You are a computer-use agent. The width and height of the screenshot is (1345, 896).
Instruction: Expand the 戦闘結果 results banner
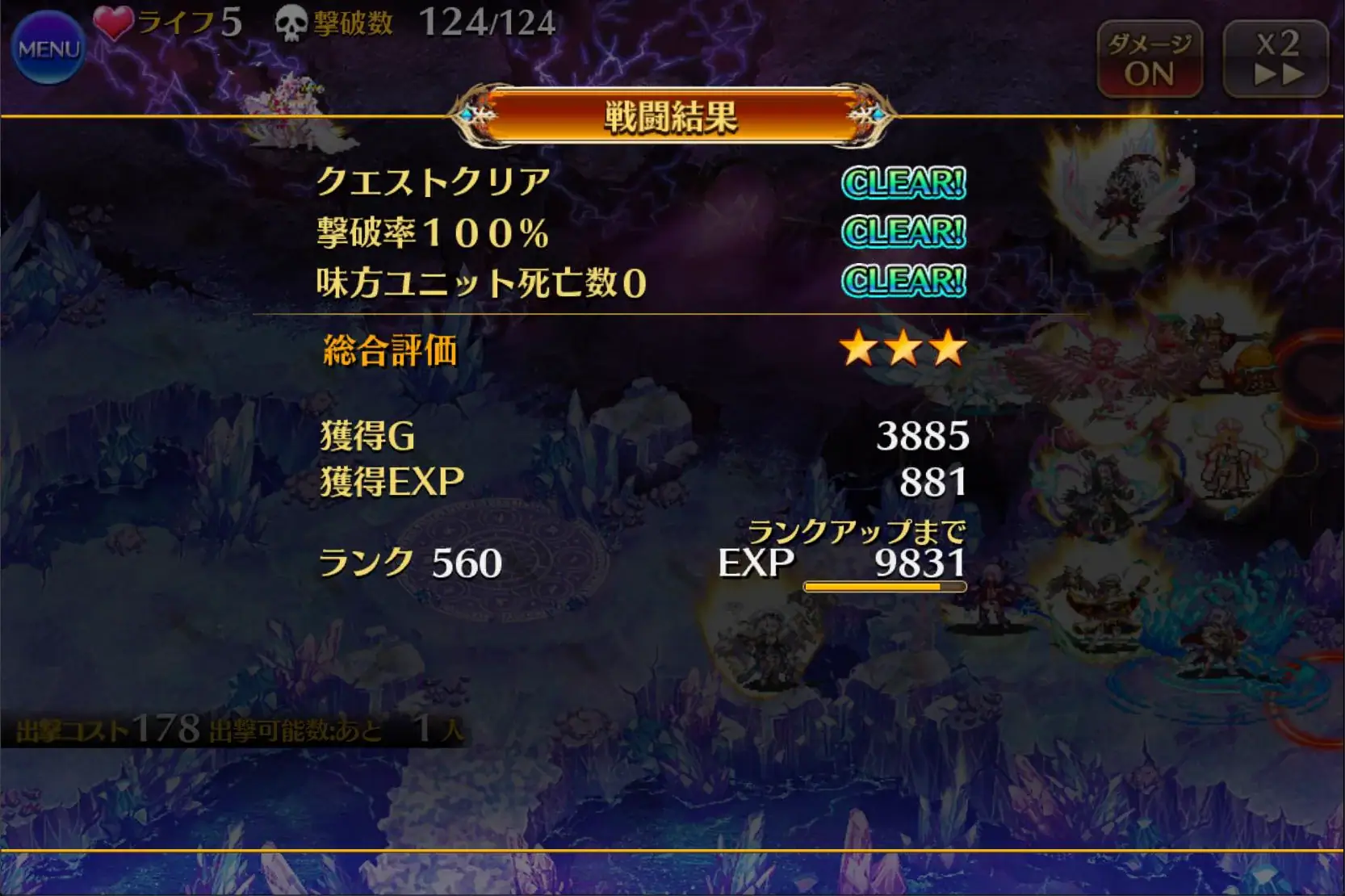672,118
